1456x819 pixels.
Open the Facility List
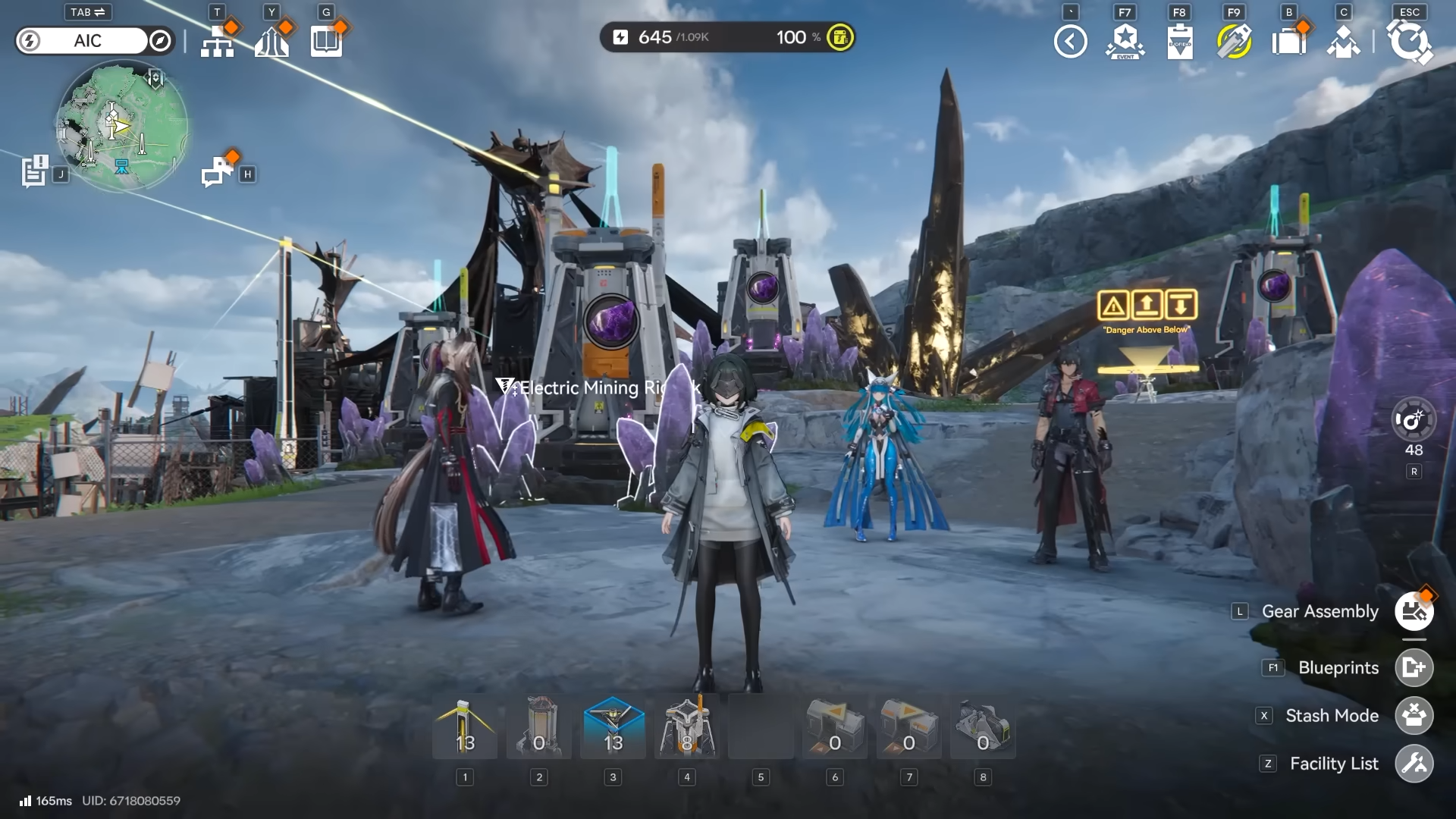(x=1414, y=764)
